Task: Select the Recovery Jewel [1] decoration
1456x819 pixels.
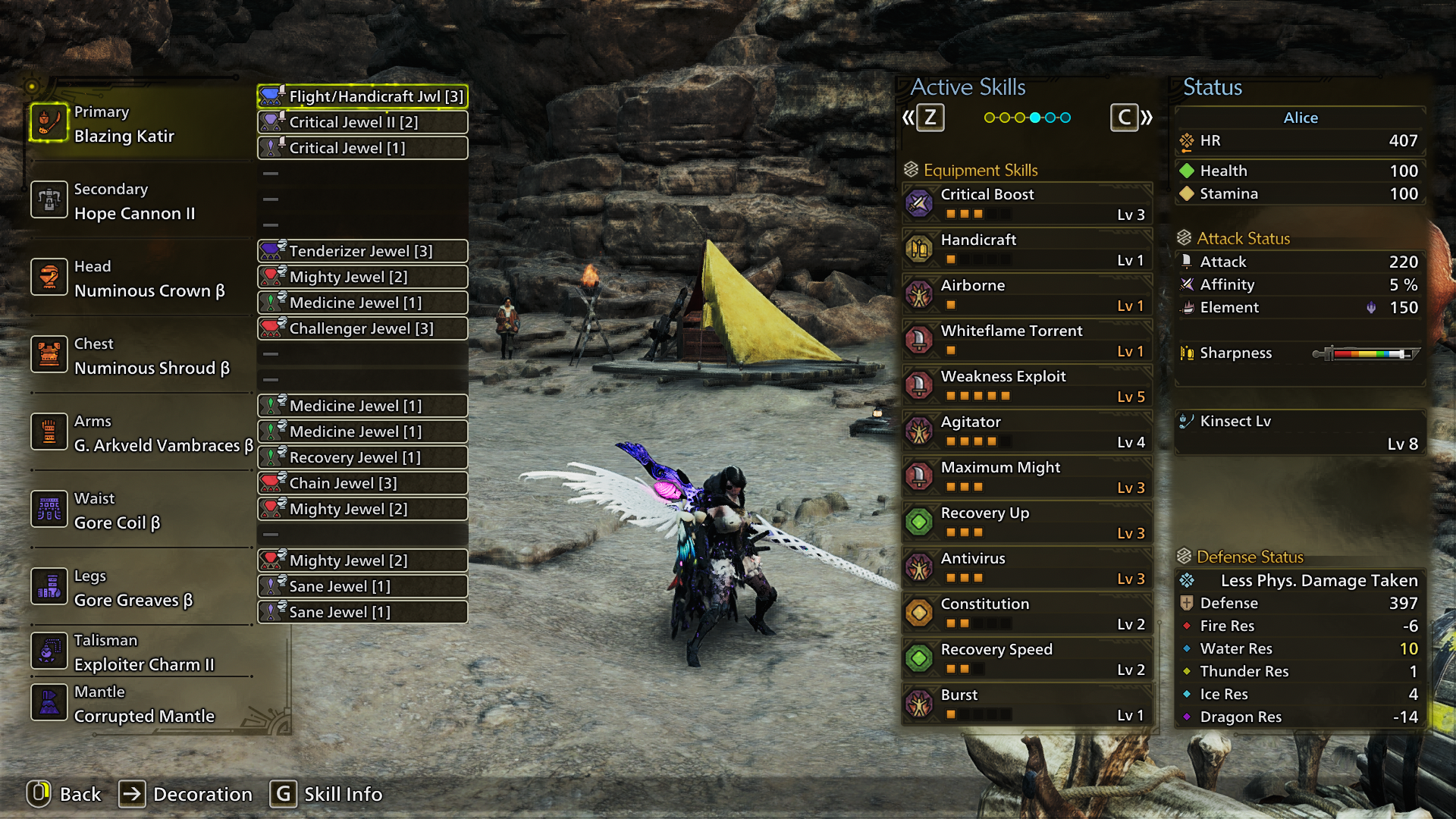Action: pyautogui.click(x=362, y=457)
